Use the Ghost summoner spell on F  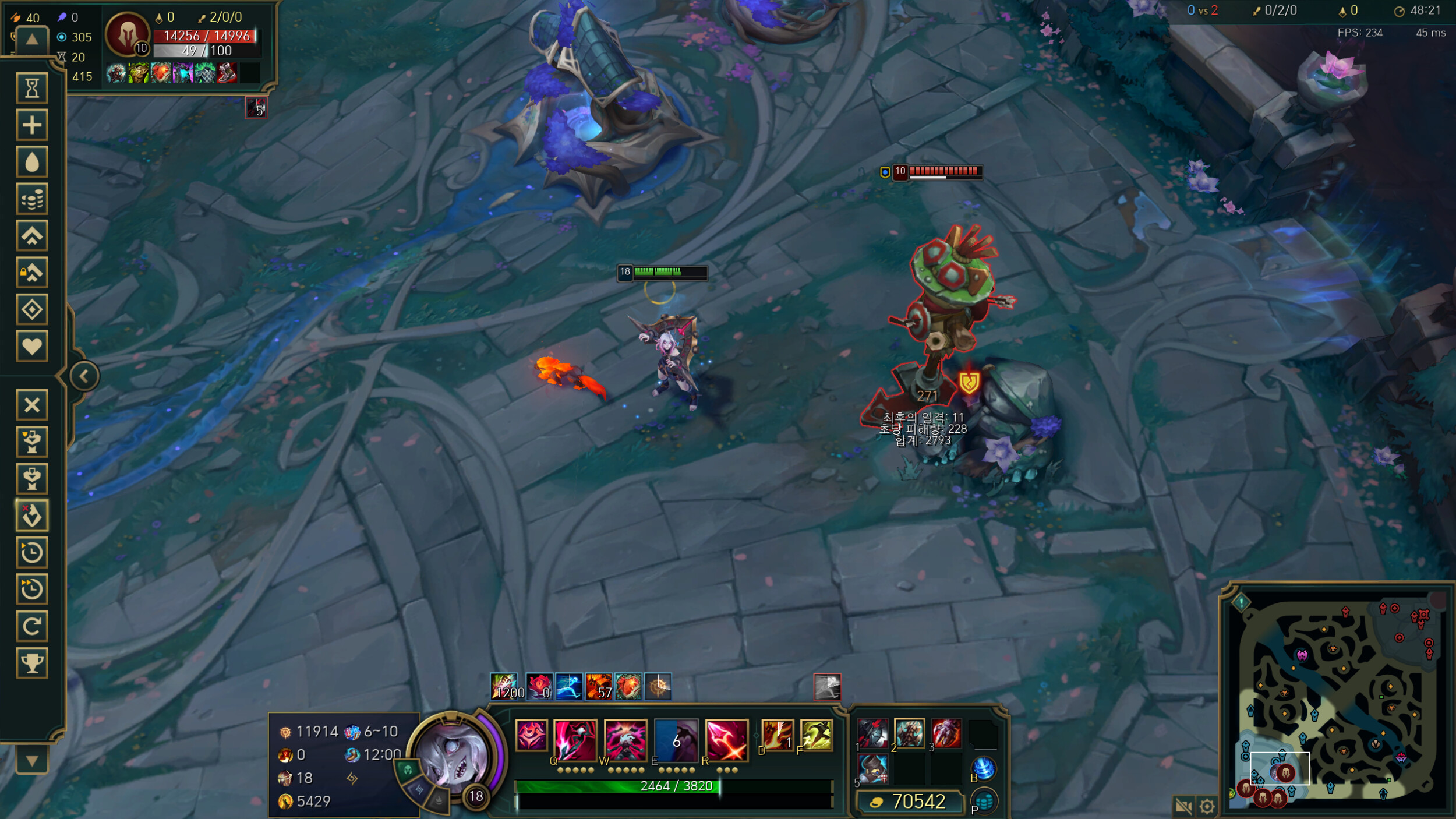pos(816,735)
